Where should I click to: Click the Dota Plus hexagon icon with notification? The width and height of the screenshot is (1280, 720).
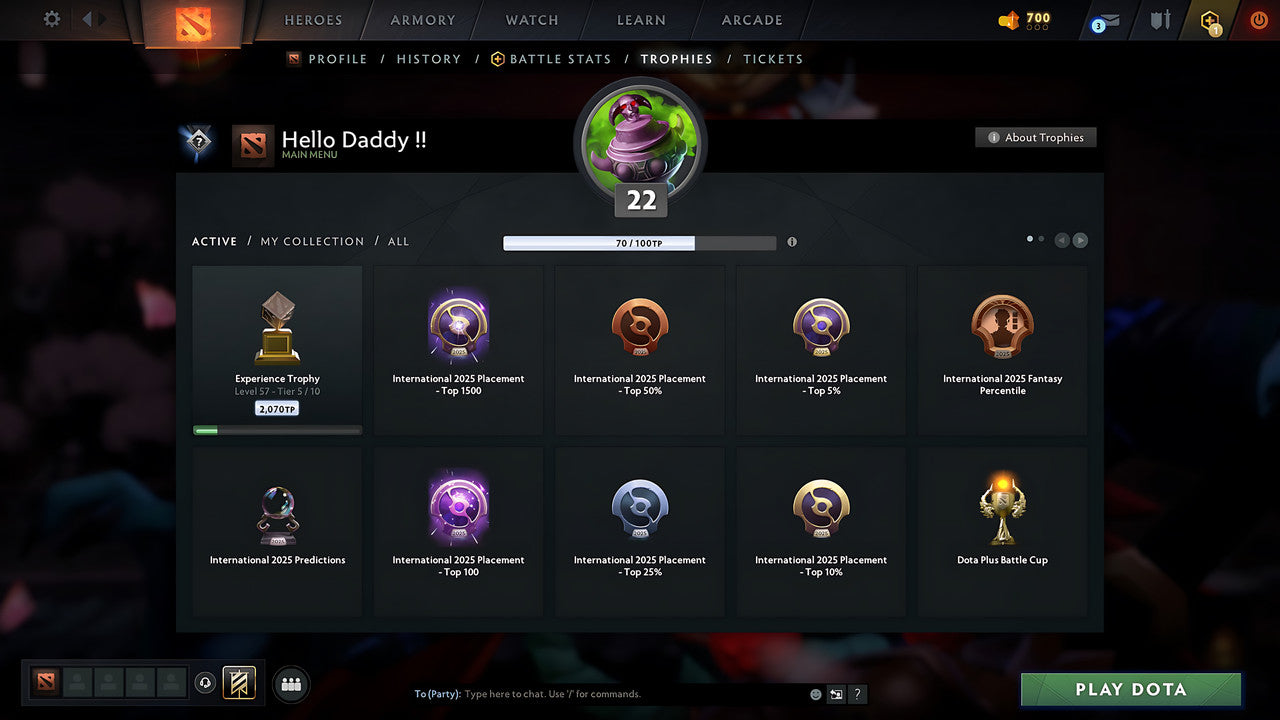(1210, 20)
